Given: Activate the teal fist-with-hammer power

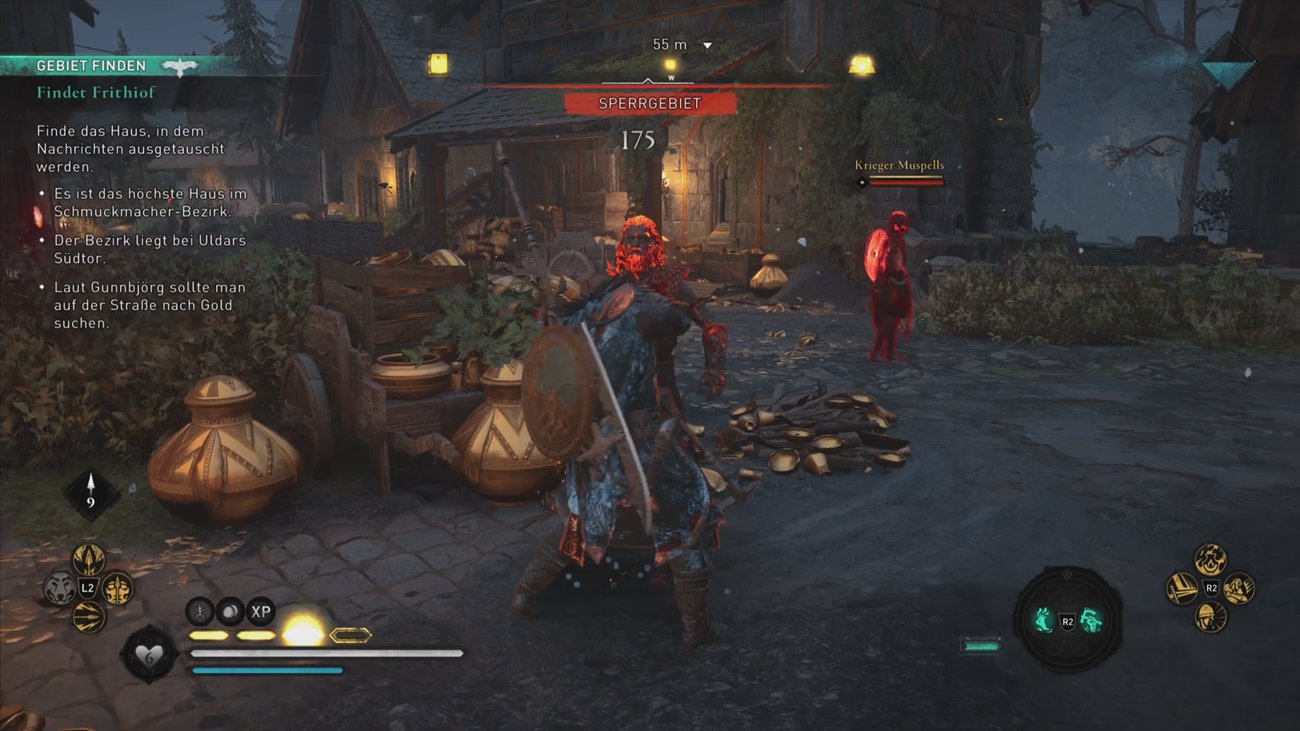Looking at the screenshot, I should 1090,621.
